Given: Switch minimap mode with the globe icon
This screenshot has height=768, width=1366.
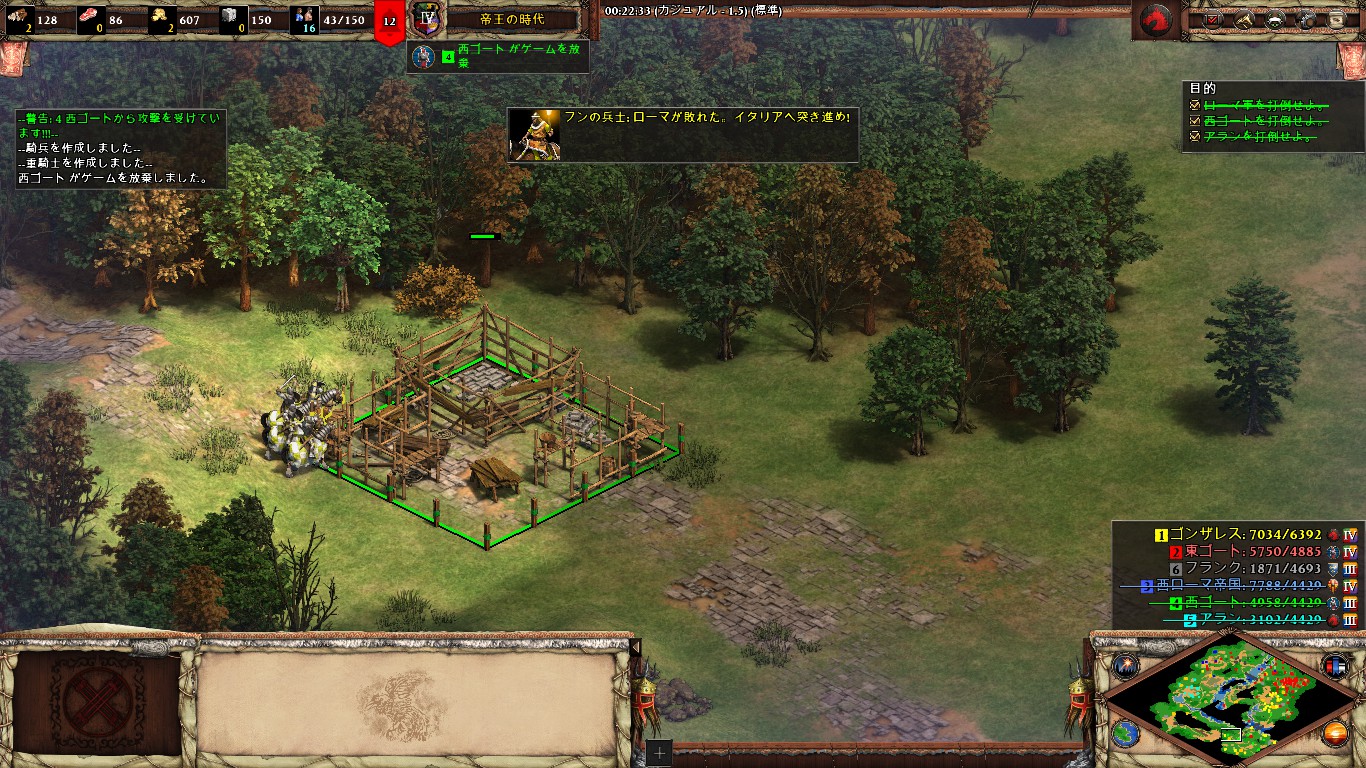Looking at the screenshot, I should click(1126, 733).
